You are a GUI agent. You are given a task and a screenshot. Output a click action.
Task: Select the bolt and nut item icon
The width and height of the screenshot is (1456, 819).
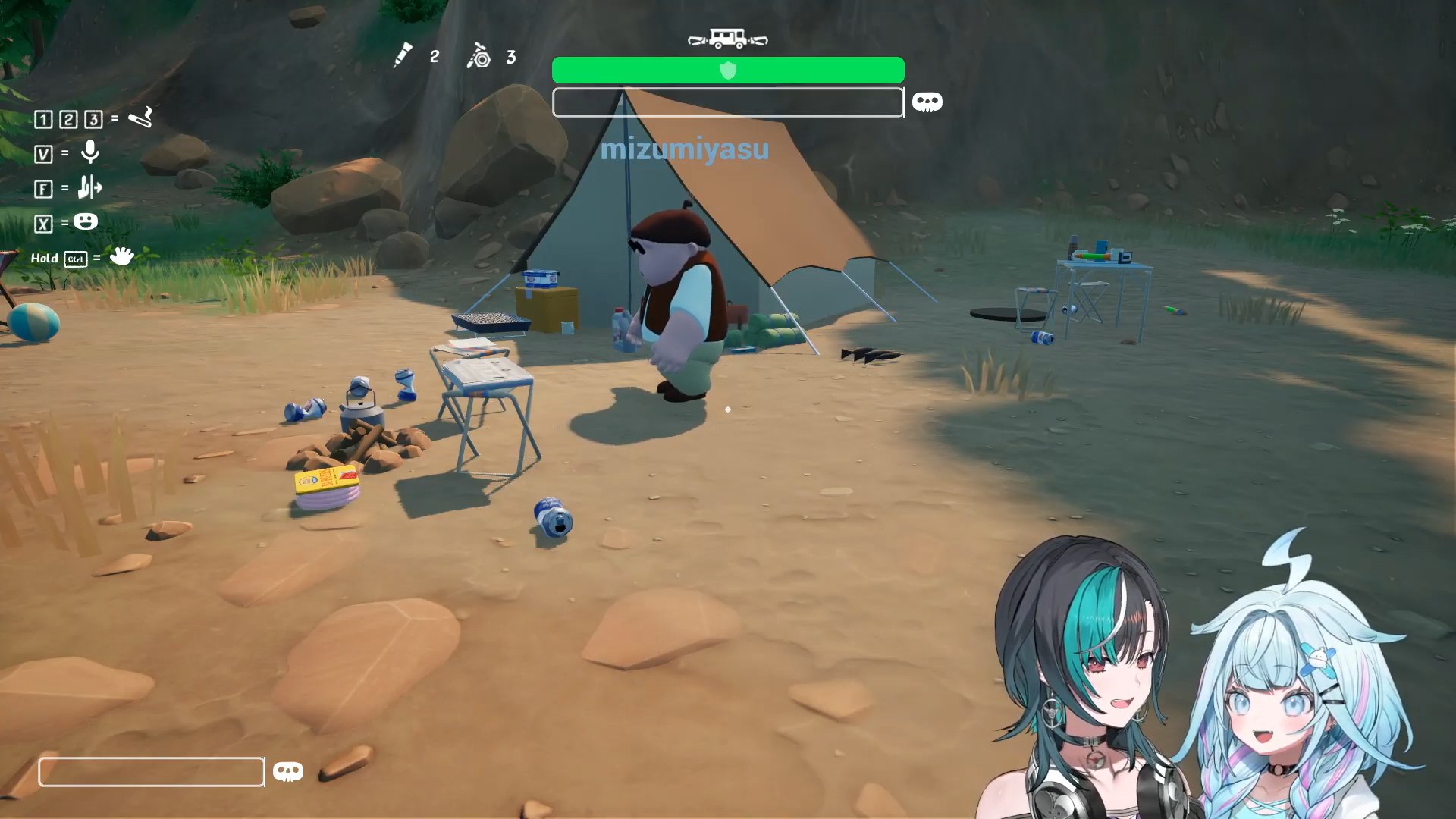click(x=479, y=56)
